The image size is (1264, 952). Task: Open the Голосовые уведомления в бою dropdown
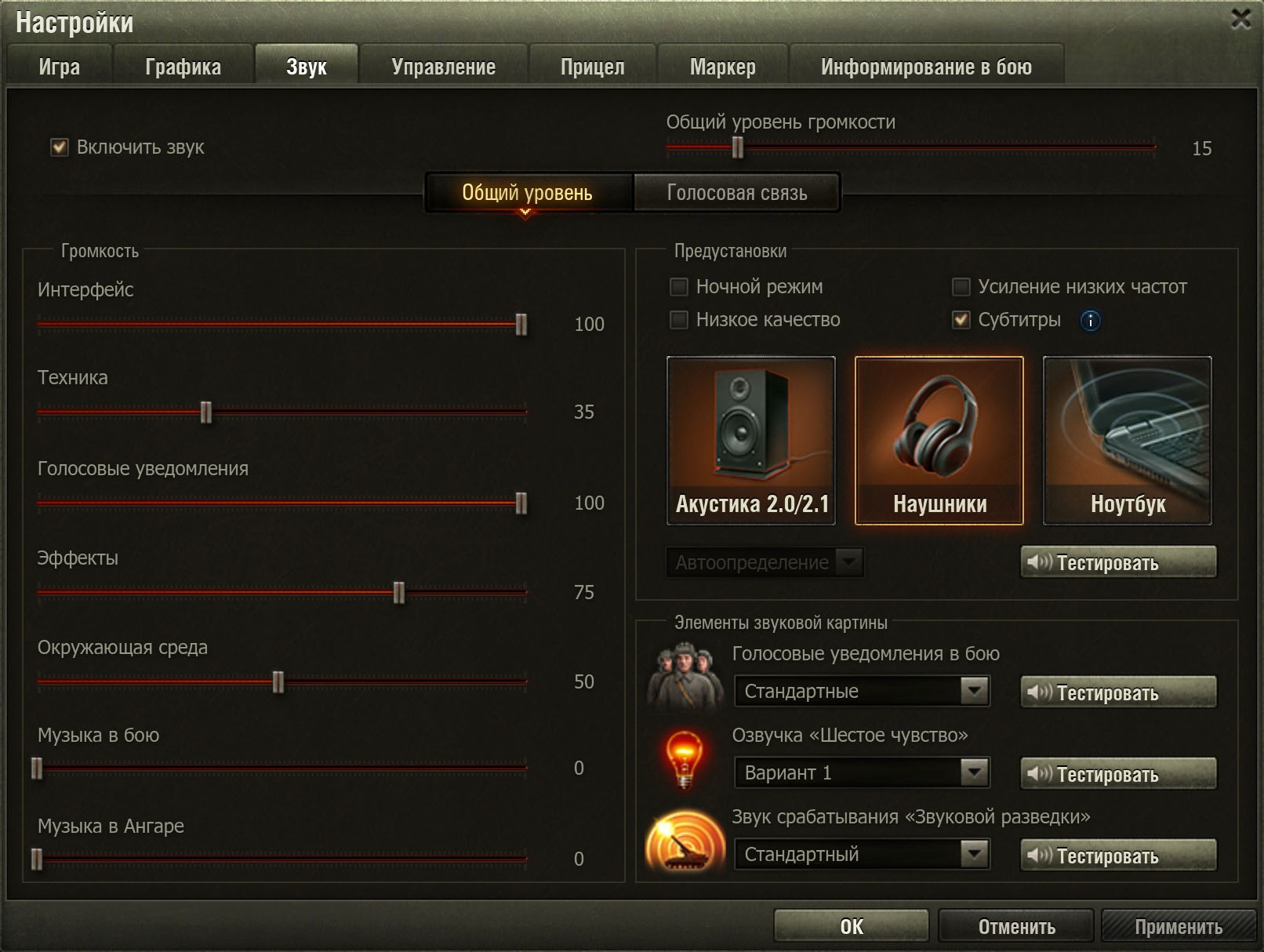[x=862, y=692]
